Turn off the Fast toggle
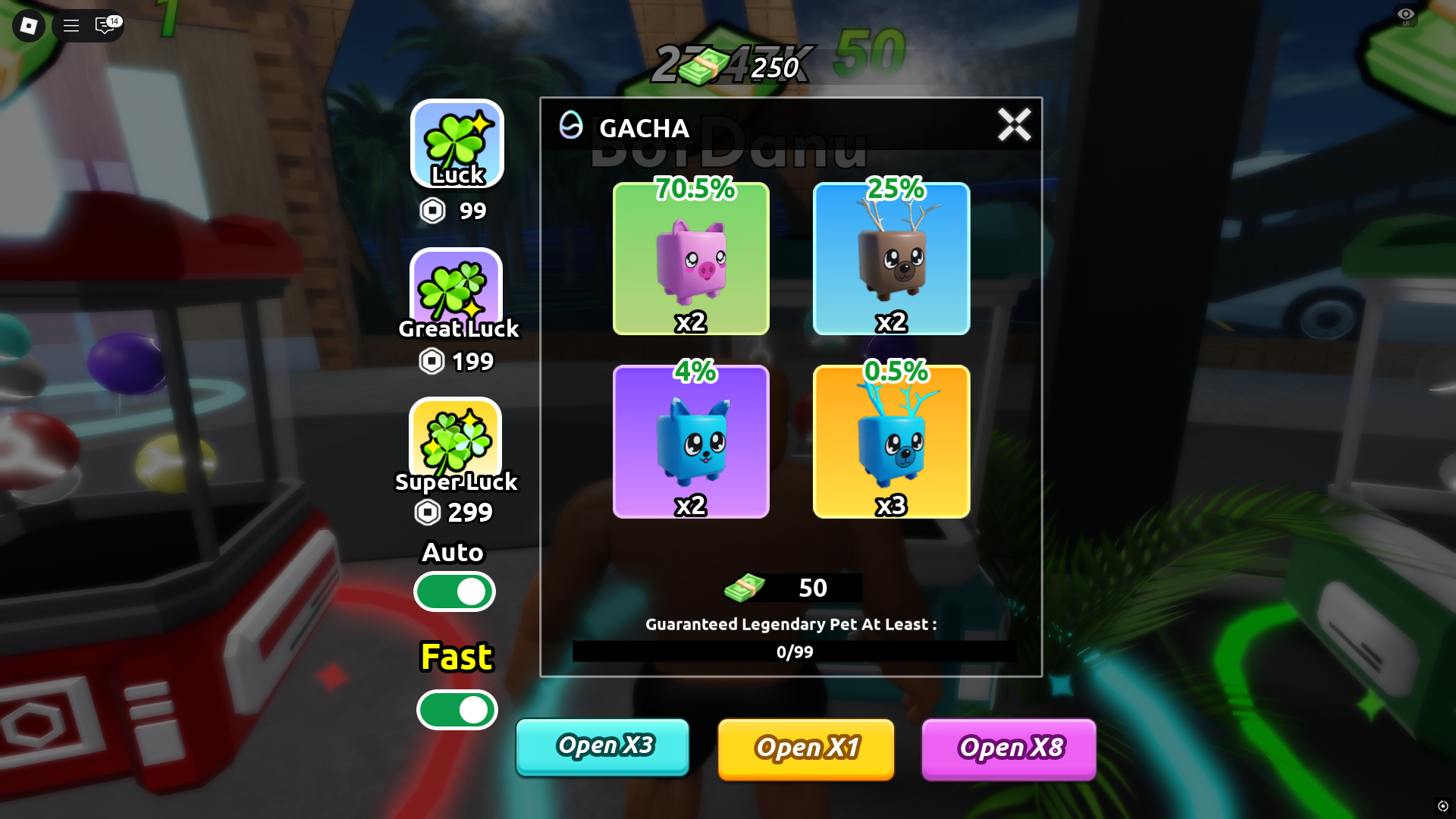 coord(456,711)
